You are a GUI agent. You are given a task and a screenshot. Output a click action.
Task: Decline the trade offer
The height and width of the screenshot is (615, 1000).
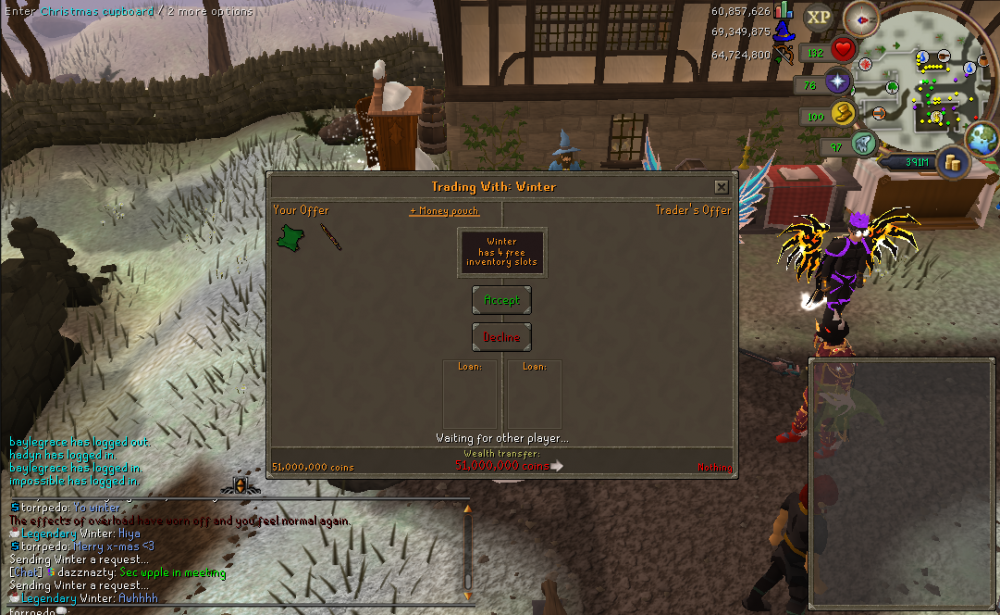(x=501, y=337)
